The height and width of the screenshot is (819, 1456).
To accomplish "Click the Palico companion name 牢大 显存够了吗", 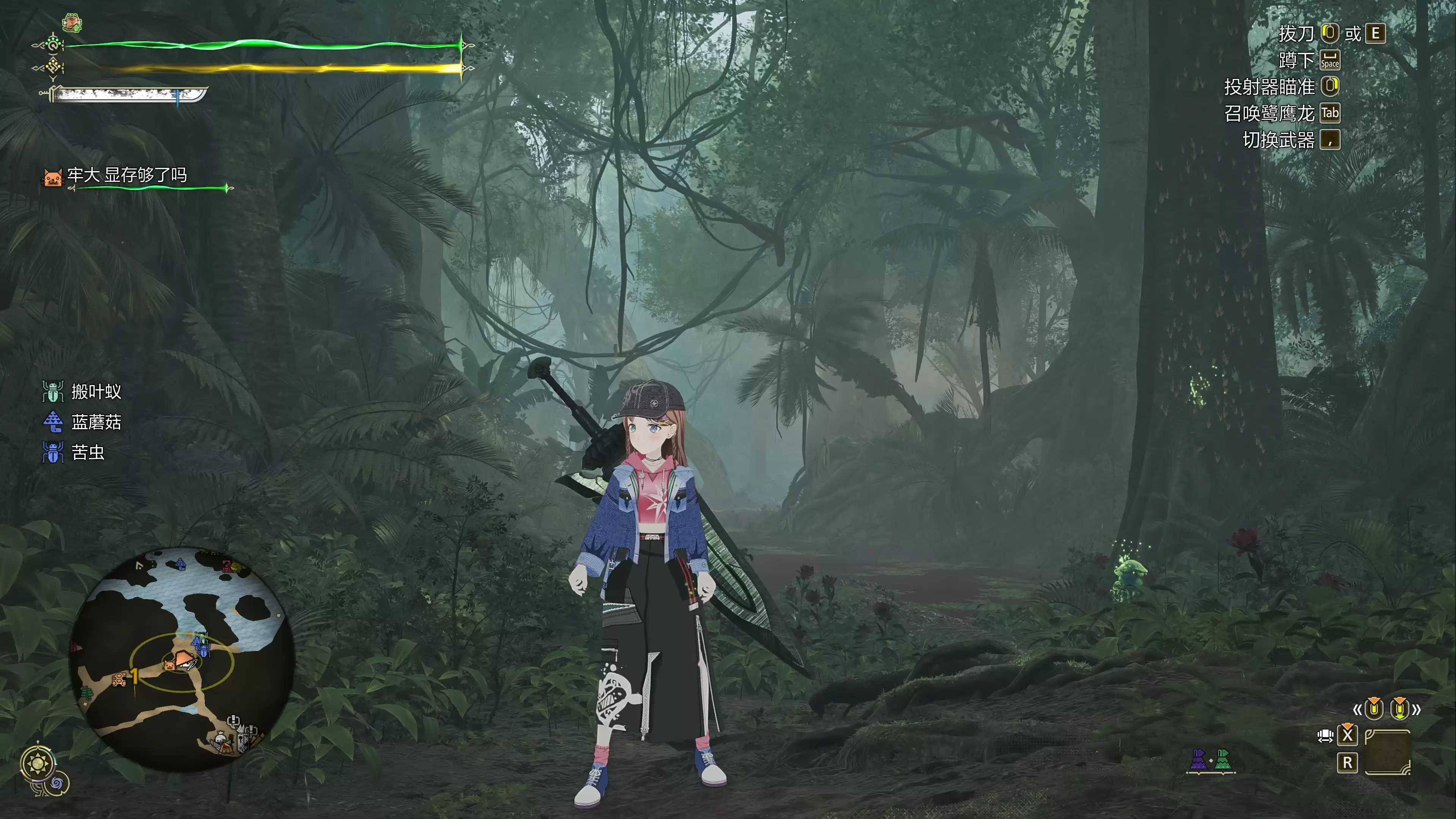I will pos(127,175).
